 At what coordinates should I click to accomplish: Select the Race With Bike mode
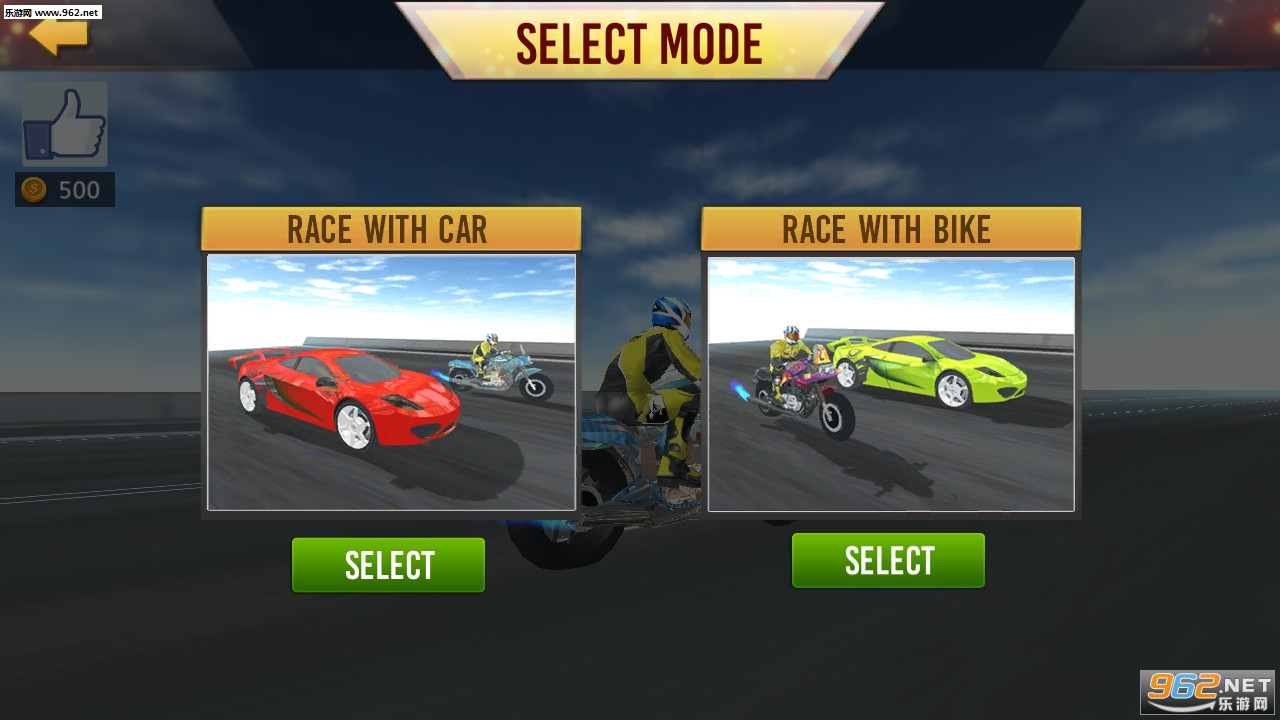tap(888, 561)
